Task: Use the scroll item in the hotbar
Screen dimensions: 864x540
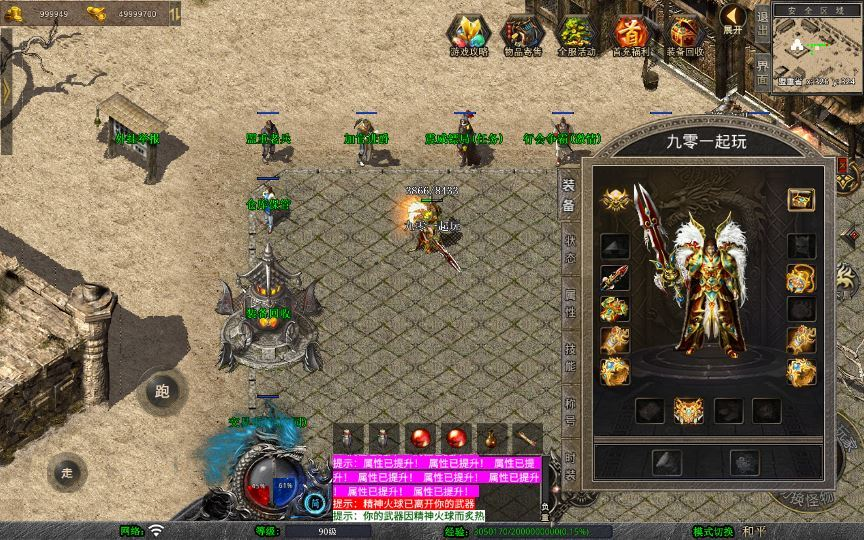Action: (527, 438)
